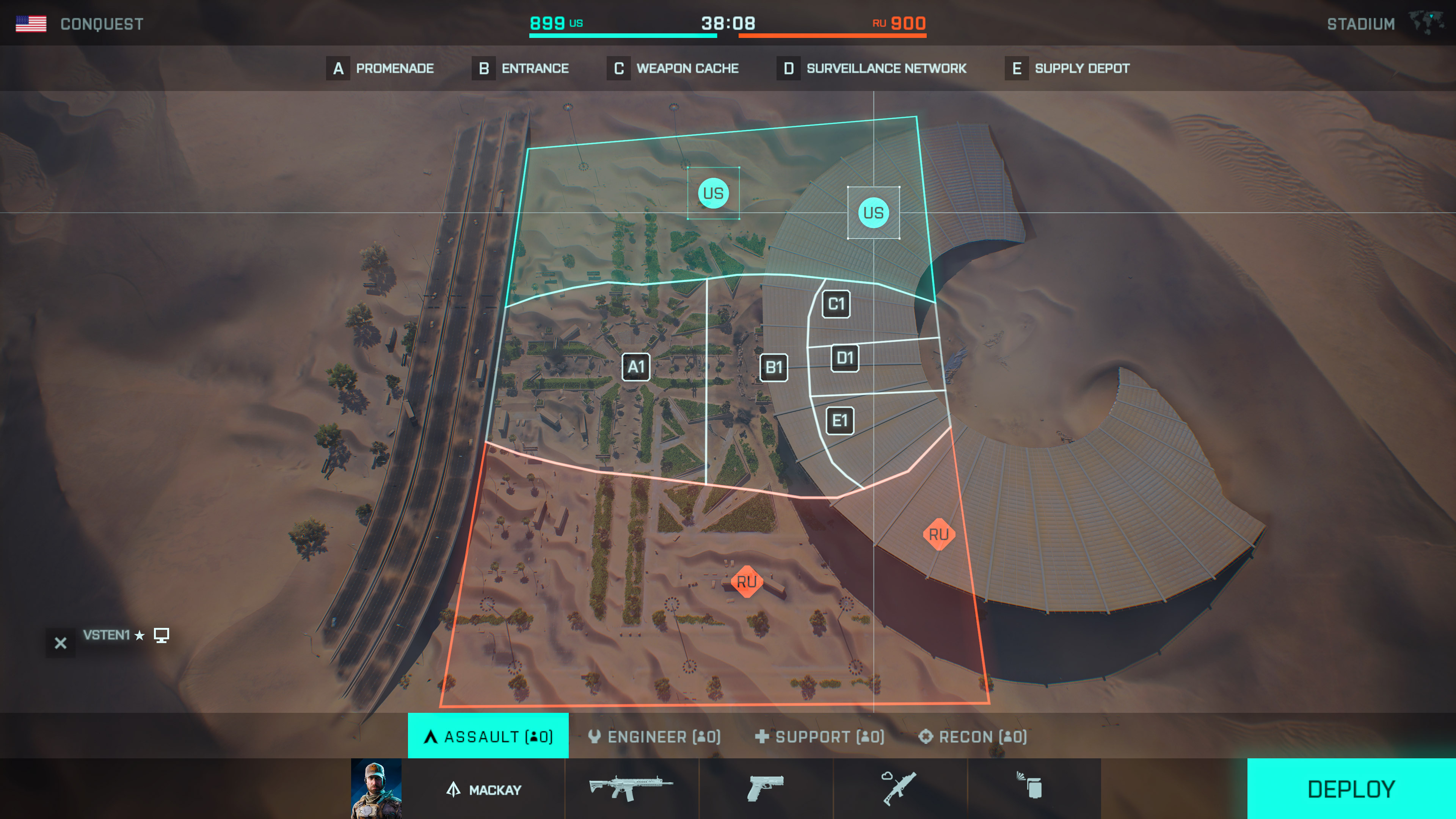Choose D Surveillance Network objective entry

click(x=872, y=68)
